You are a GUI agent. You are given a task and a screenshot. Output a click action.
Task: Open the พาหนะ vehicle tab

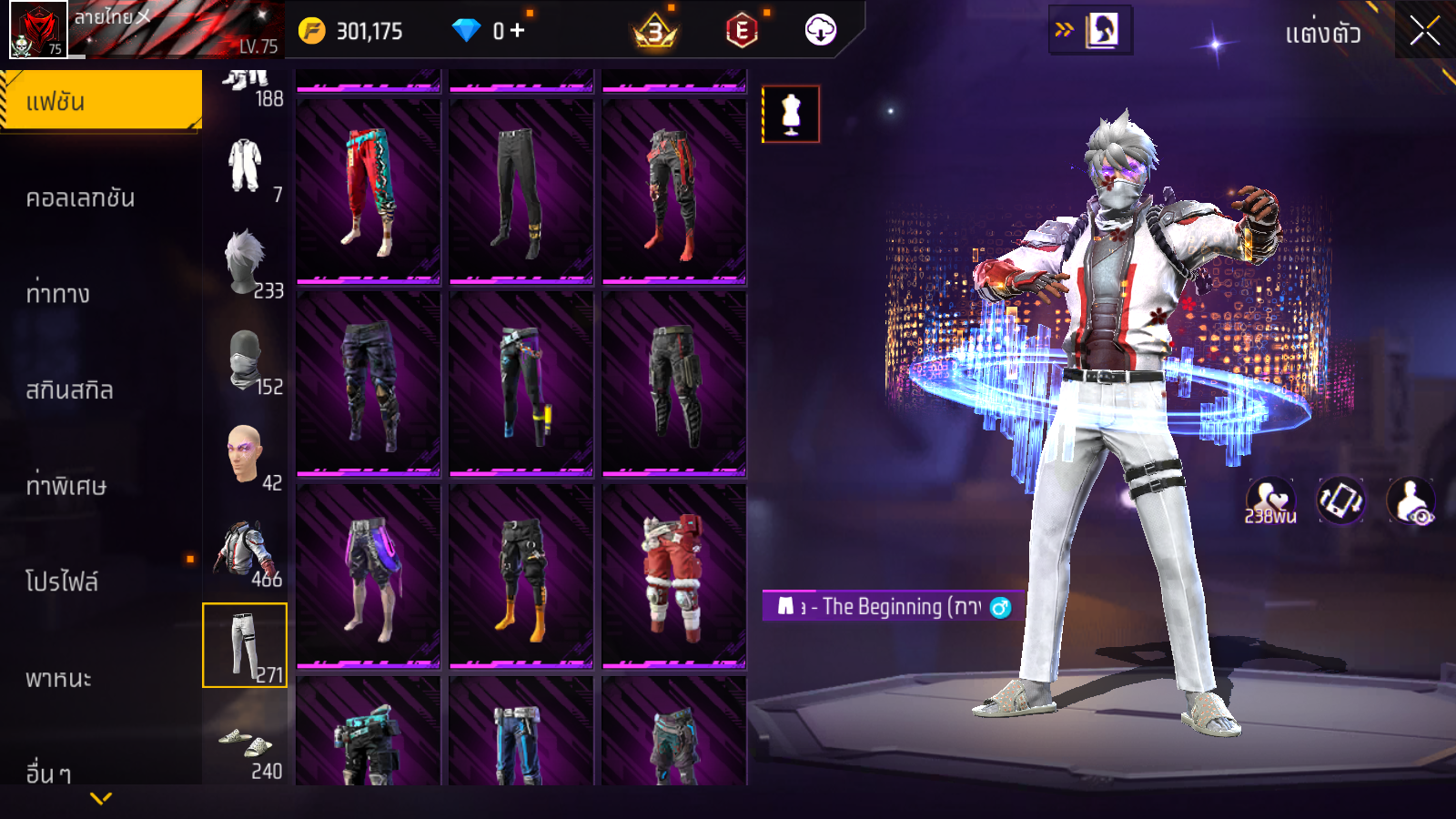coord(58,678)
